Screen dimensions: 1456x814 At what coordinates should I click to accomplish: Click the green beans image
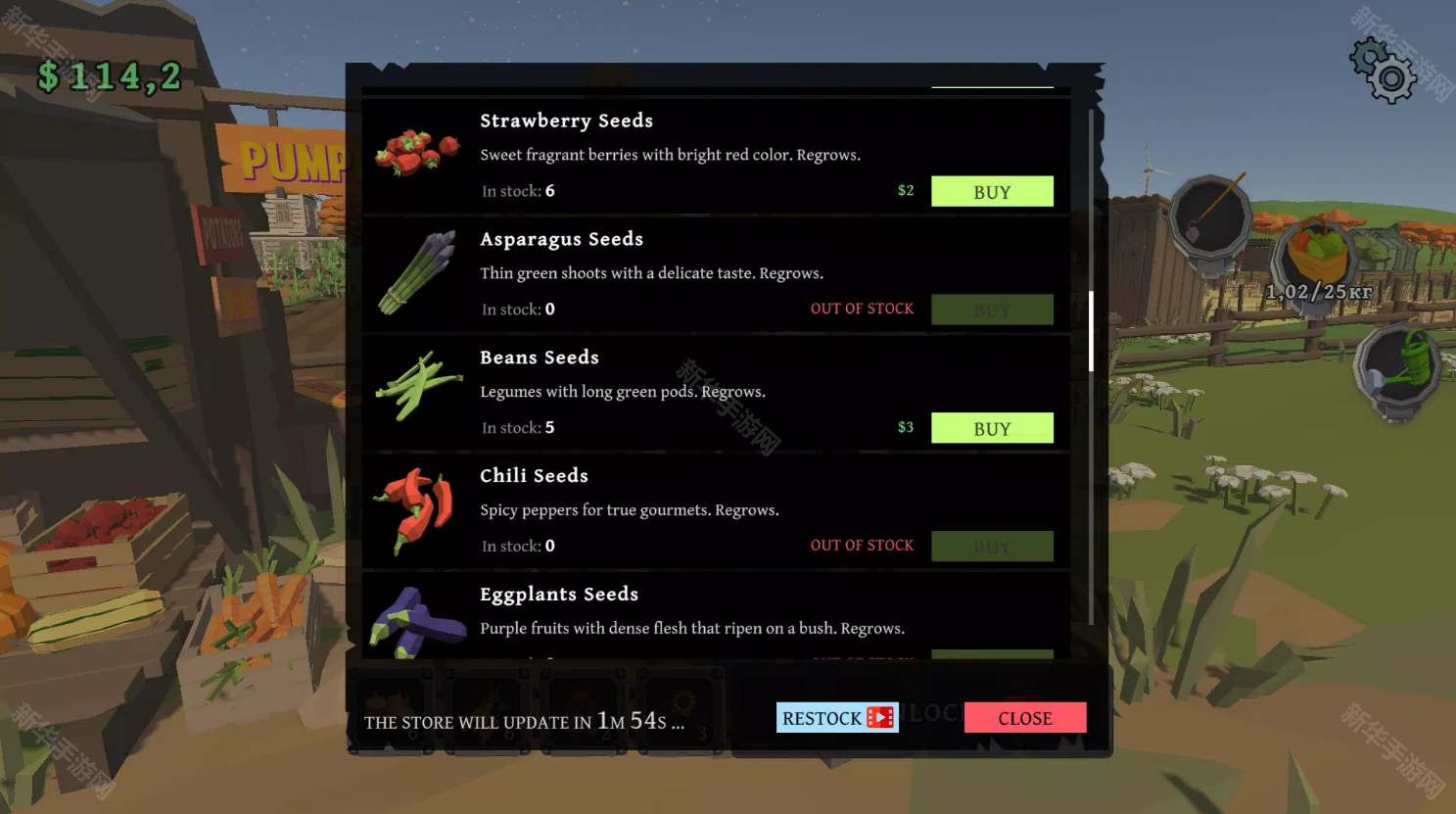tap(418, 386)
